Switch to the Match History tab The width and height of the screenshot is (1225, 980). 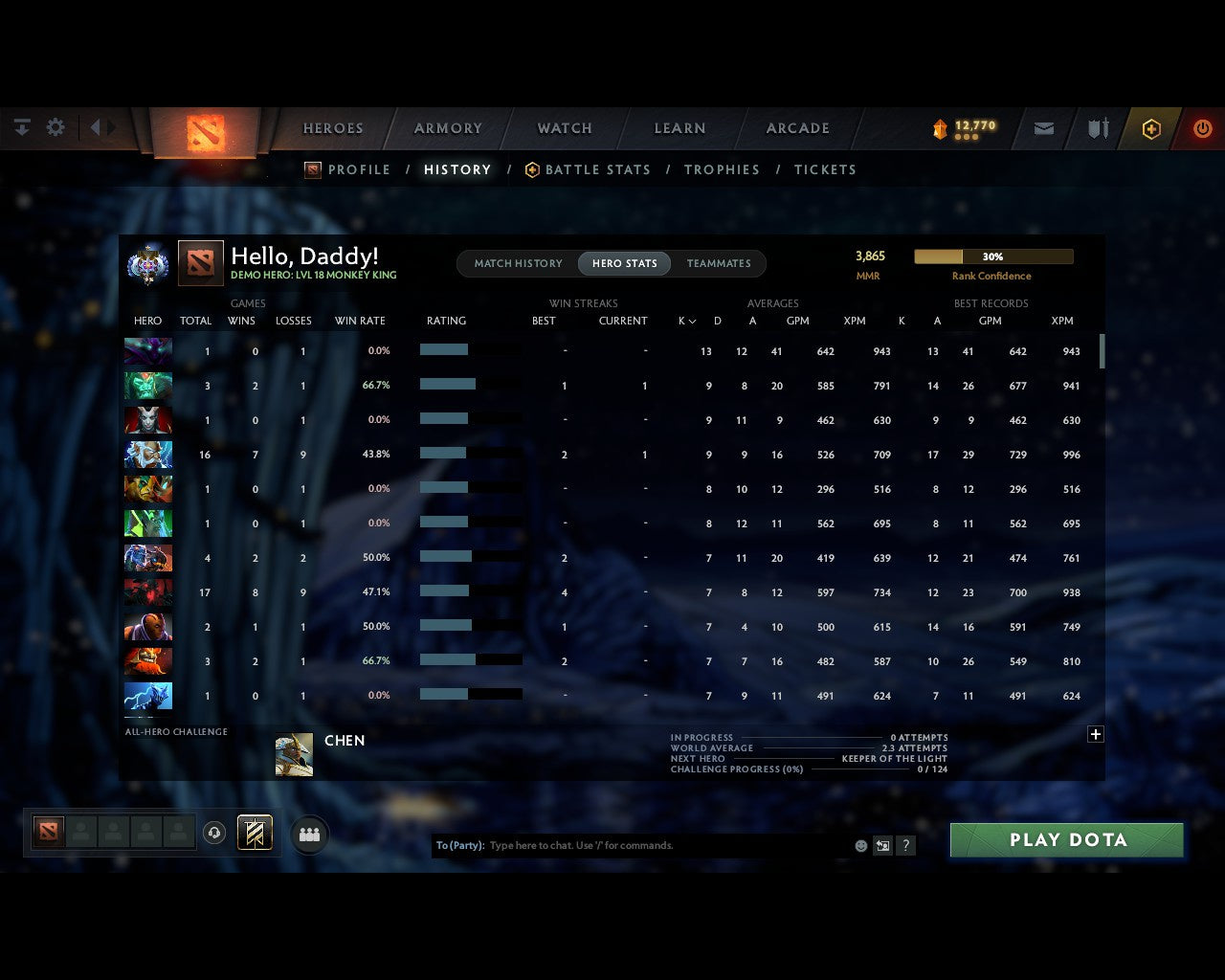point(517,263)
